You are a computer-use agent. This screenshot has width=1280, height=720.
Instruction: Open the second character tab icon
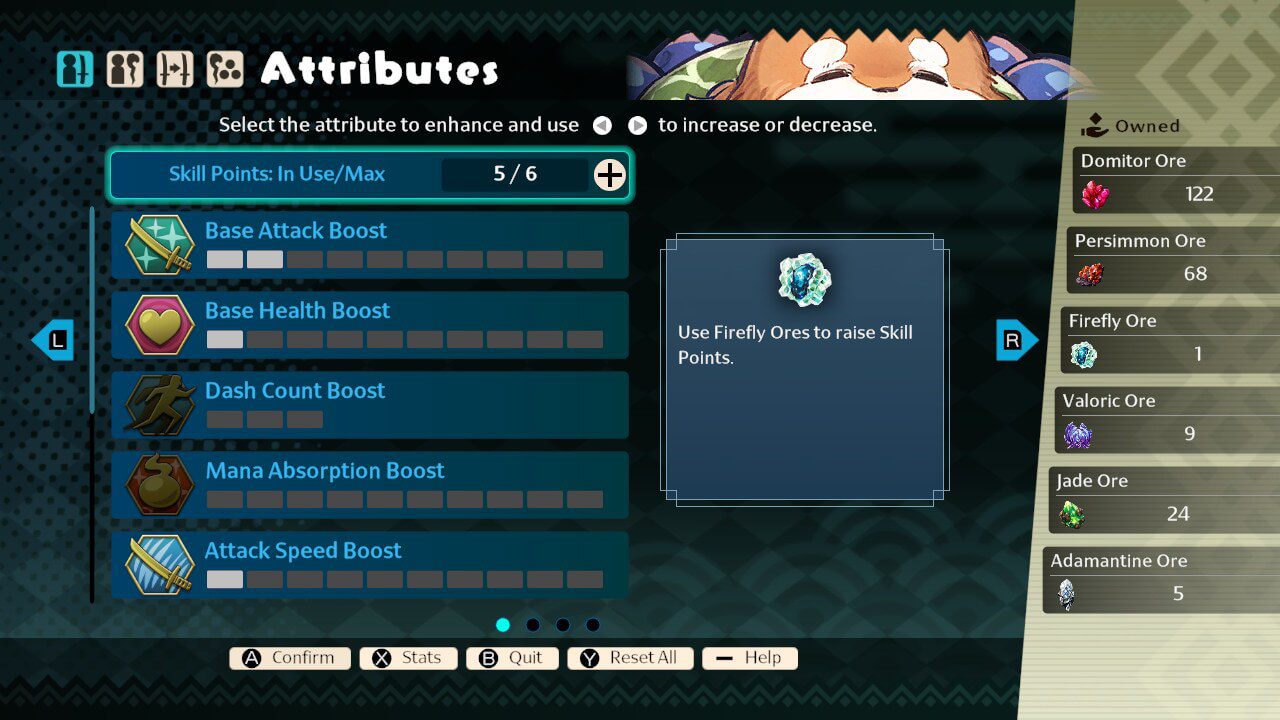[125, 70]
